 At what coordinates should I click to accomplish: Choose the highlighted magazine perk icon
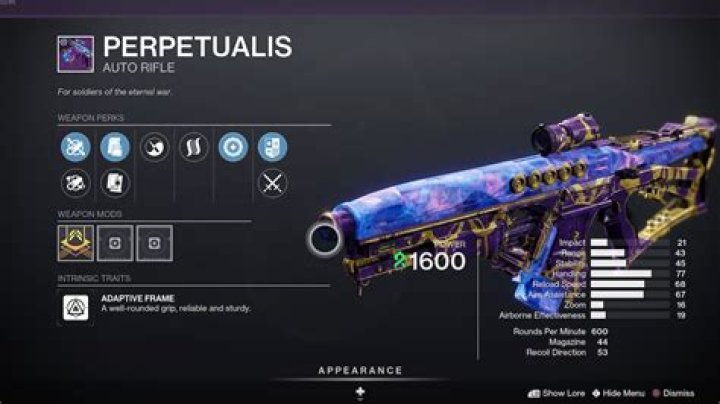point(114,148)
